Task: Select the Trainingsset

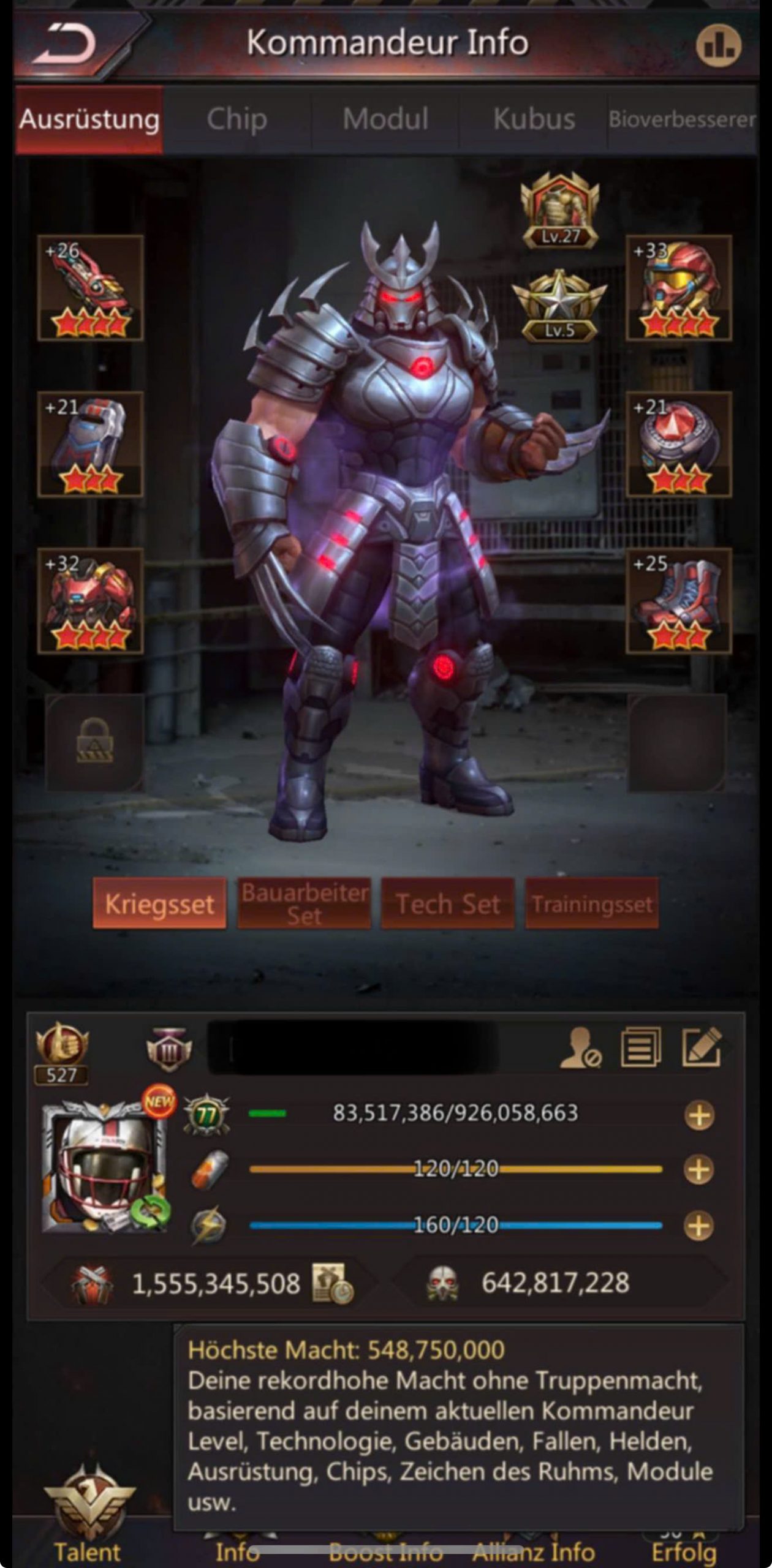Action: pyautogui.click(x=592, y=904)
